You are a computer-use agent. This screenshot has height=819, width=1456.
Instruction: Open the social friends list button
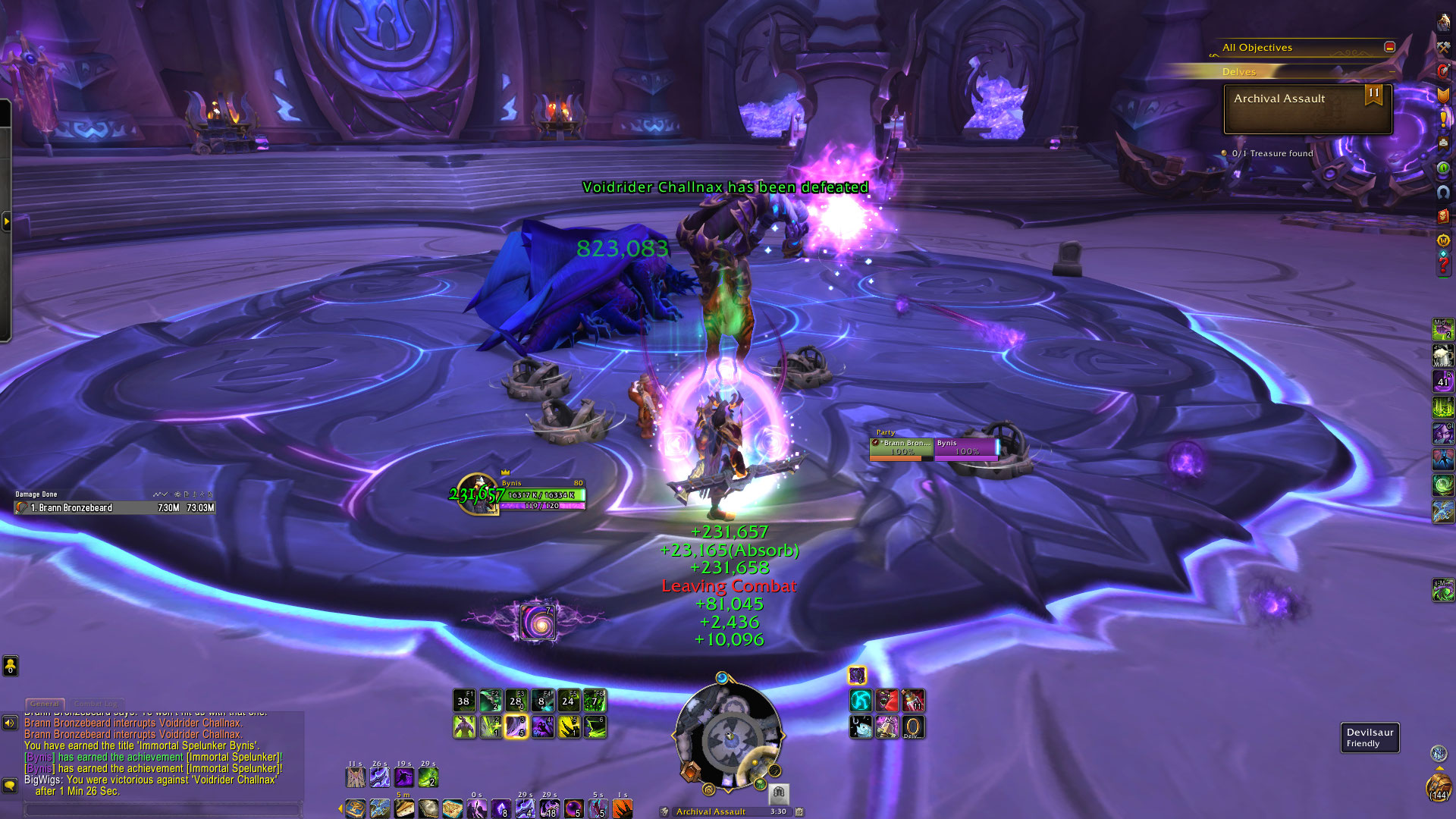tap(10, 666)
